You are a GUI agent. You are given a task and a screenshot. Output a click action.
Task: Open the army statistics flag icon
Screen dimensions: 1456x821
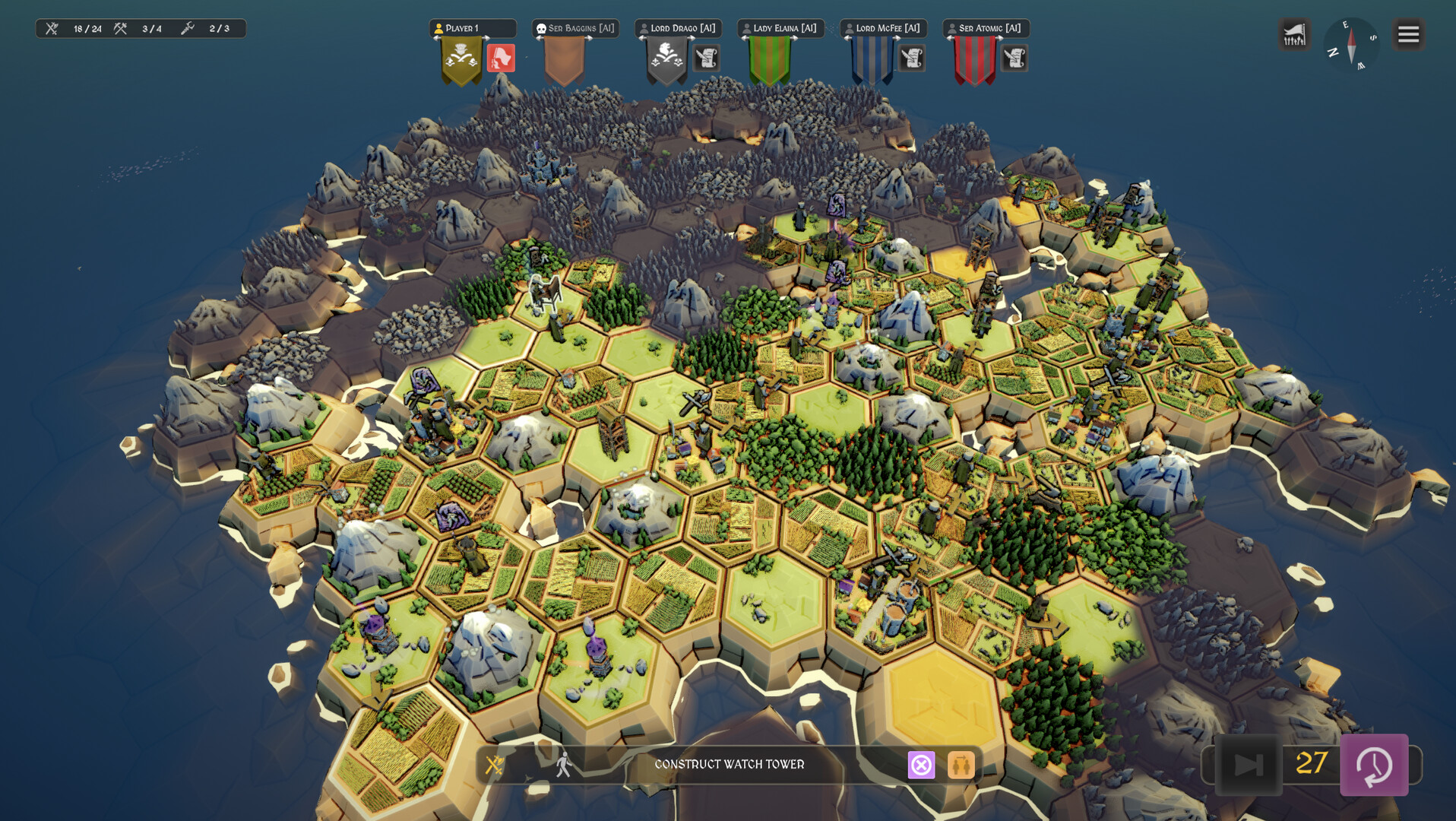(x=1294, y=34)
